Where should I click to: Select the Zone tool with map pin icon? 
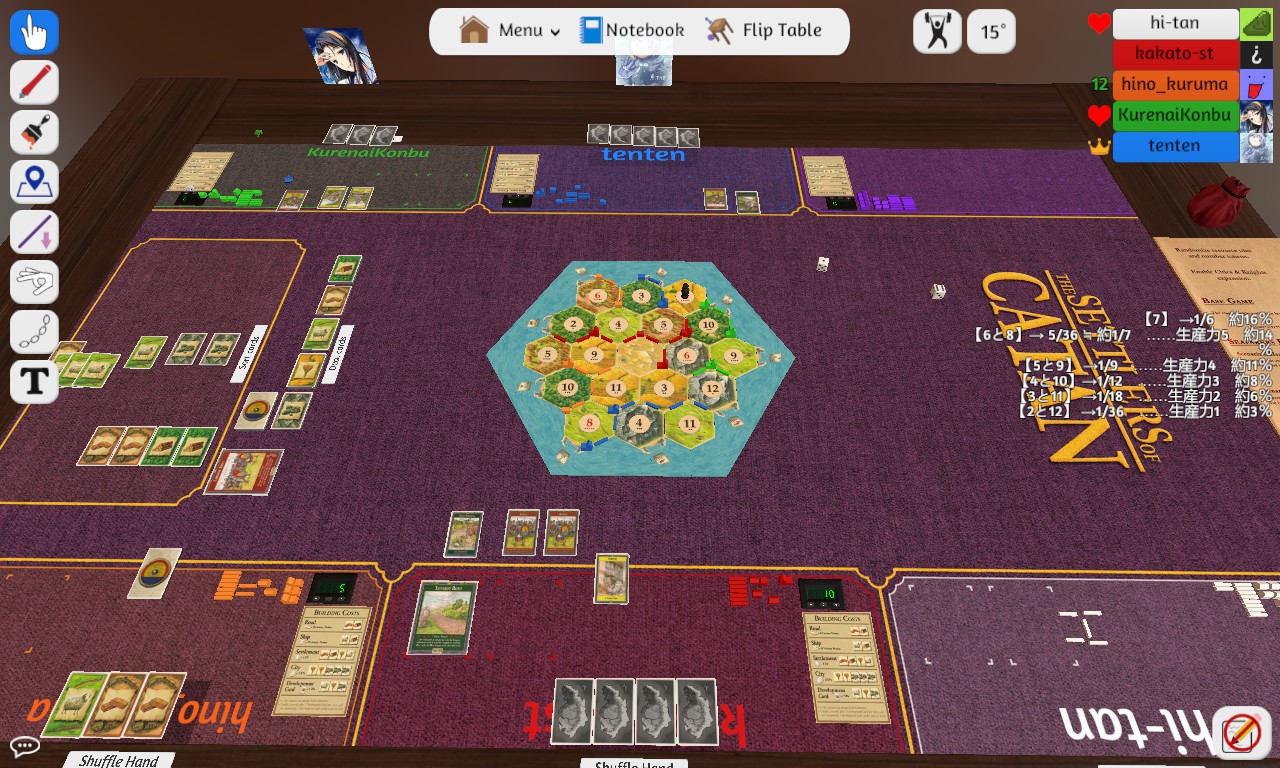tap(33, 181)
